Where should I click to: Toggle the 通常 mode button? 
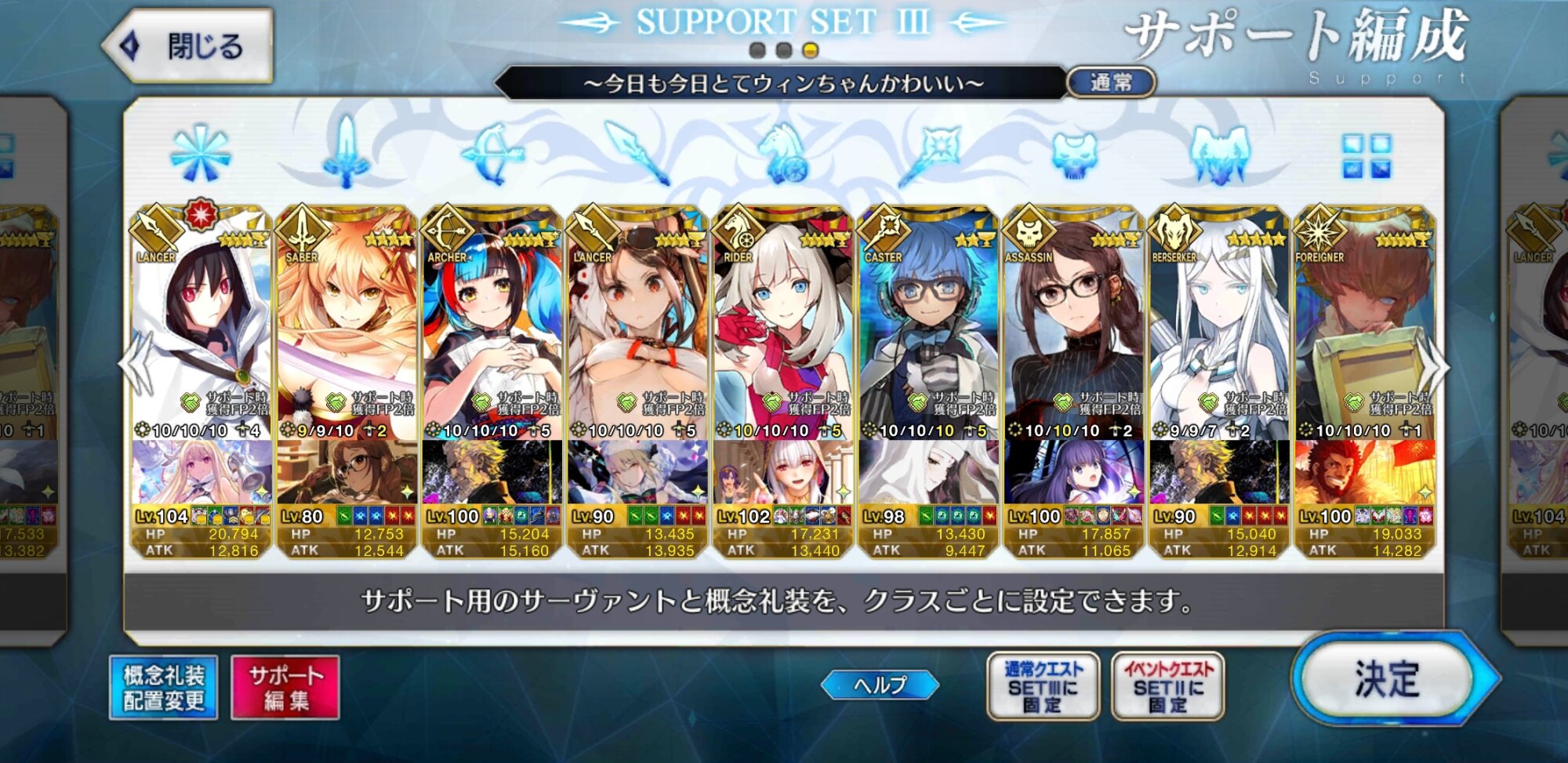tap(1111, 82)
